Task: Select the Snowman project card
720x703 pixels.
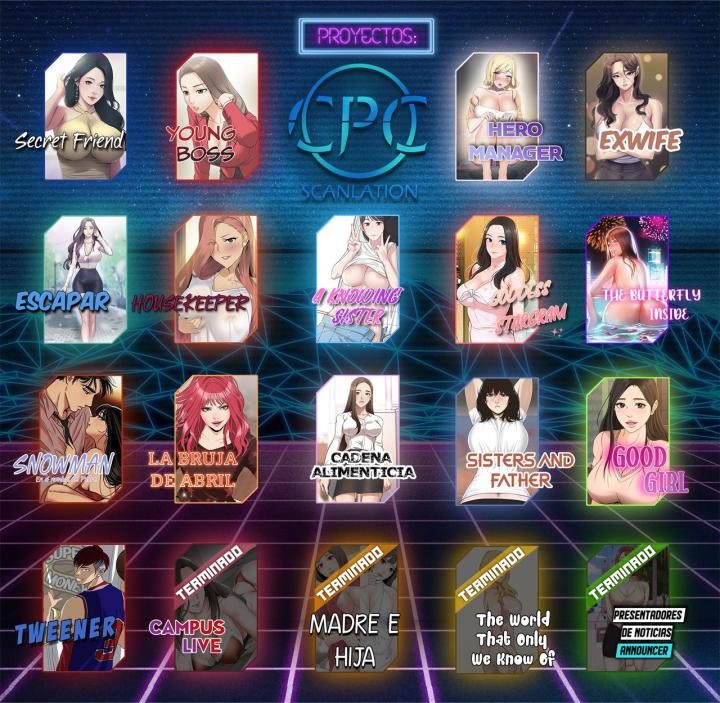Action: point(80,438)
